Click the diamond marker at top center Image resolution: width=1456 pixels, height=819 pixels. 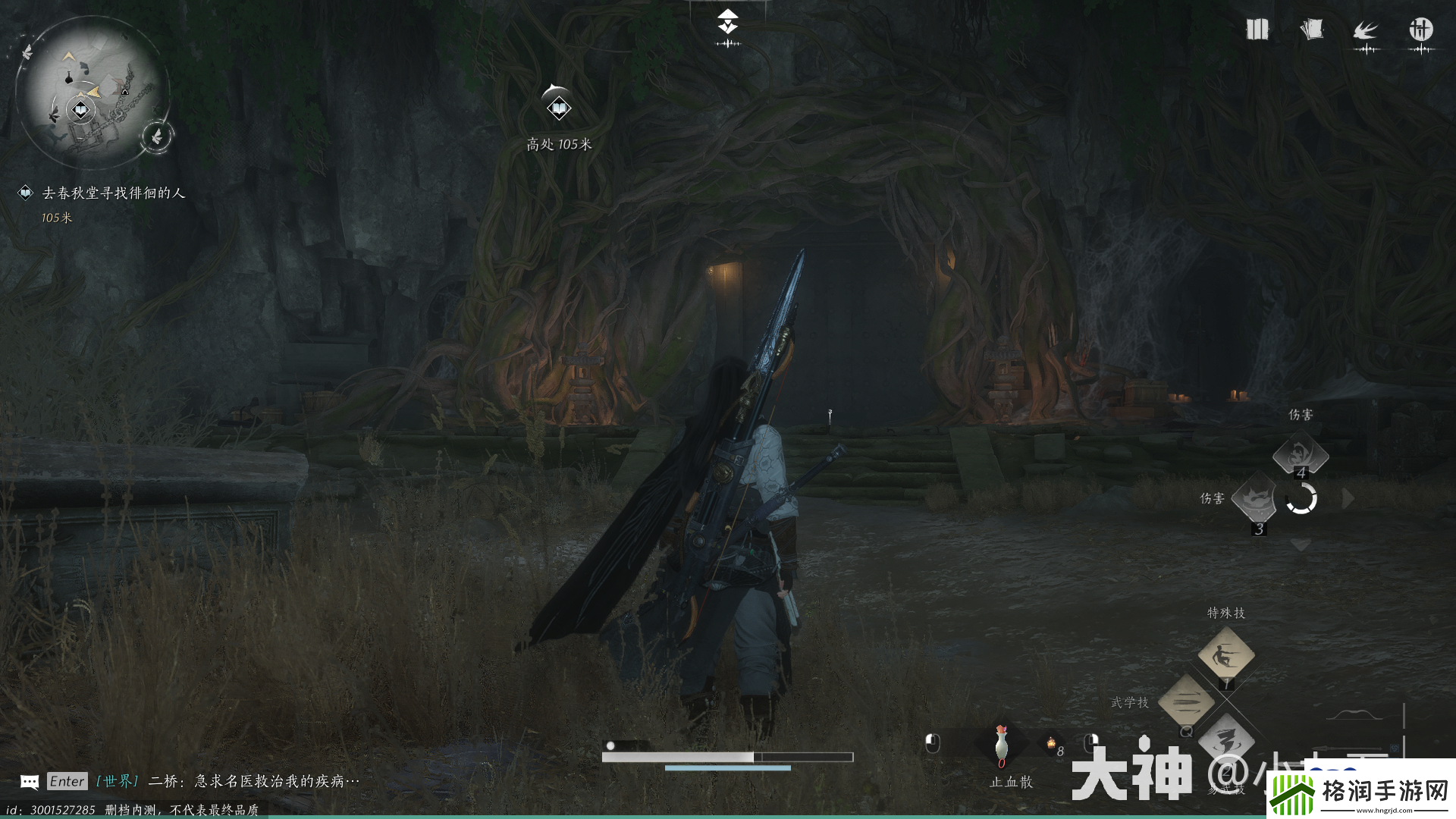728,22
